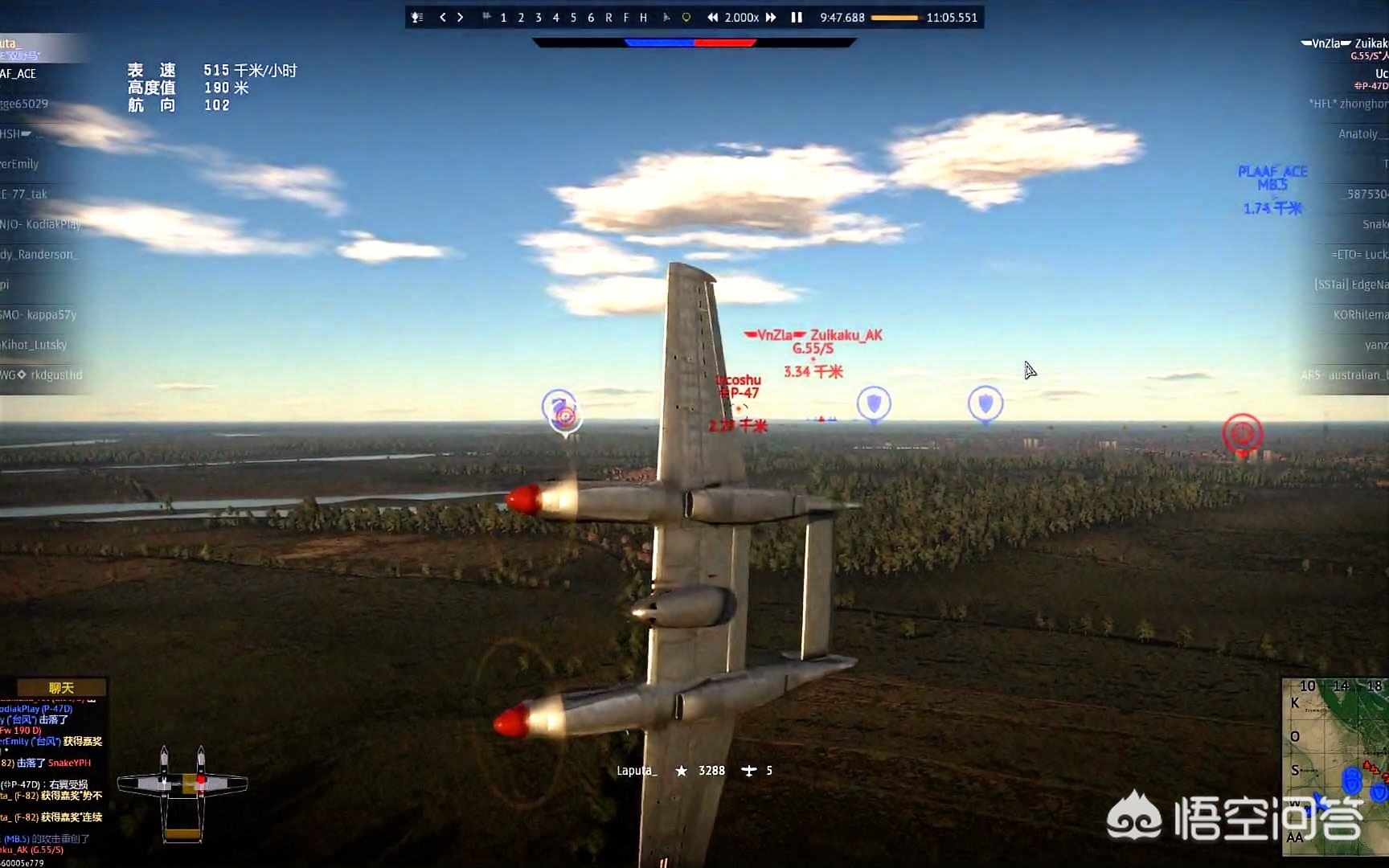
Task: Spectate player Anatoly in the right list
Action: tap(1358, 133)
